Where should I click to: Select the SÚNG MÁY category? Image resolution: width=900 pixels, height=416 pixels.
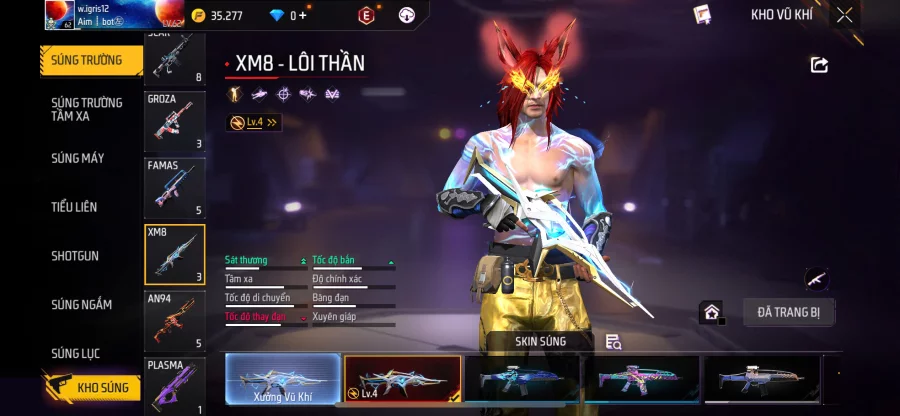[x=78, y=158]
